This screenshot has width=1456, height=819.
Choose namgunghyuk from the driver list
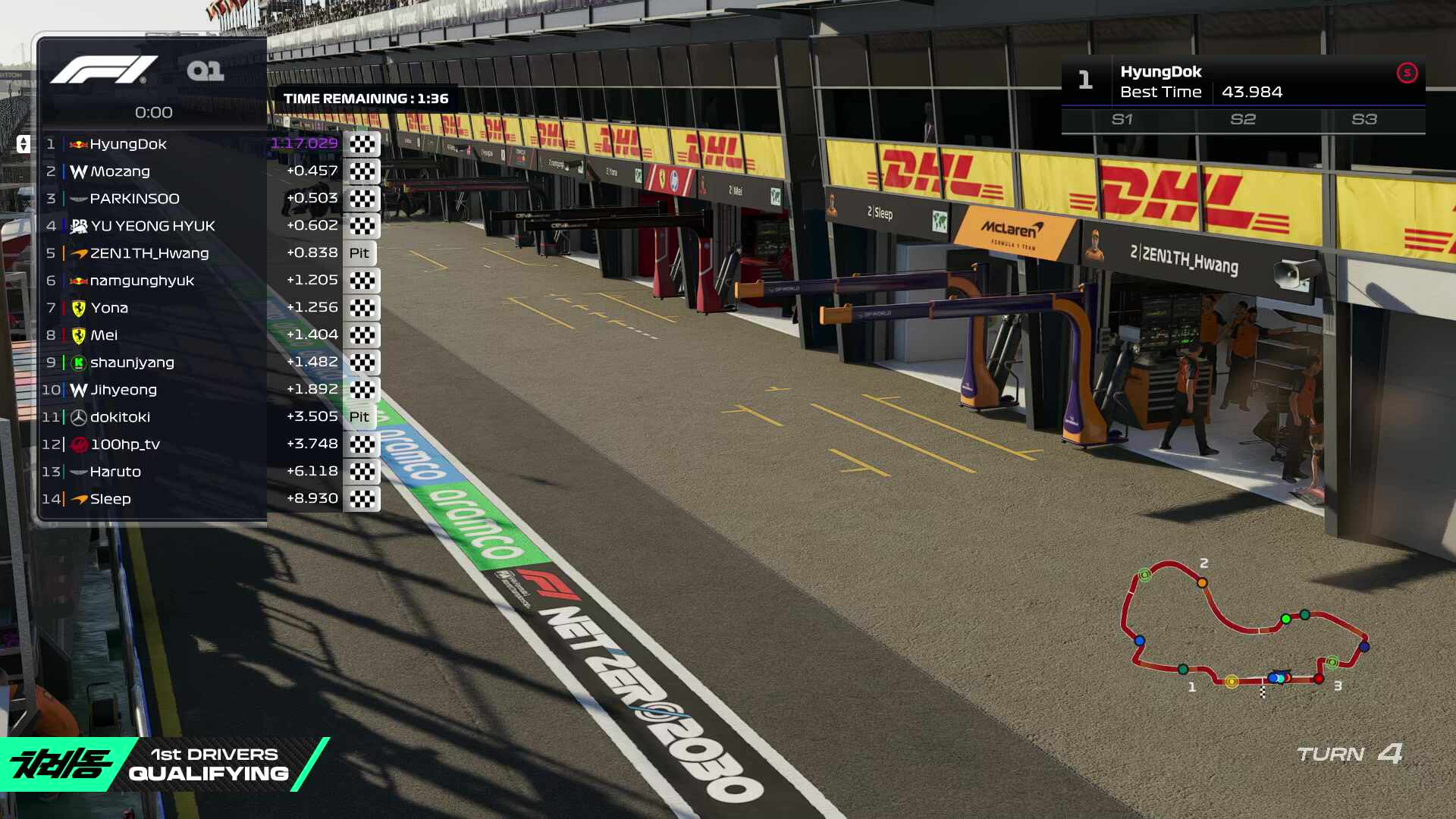(142, 281)
